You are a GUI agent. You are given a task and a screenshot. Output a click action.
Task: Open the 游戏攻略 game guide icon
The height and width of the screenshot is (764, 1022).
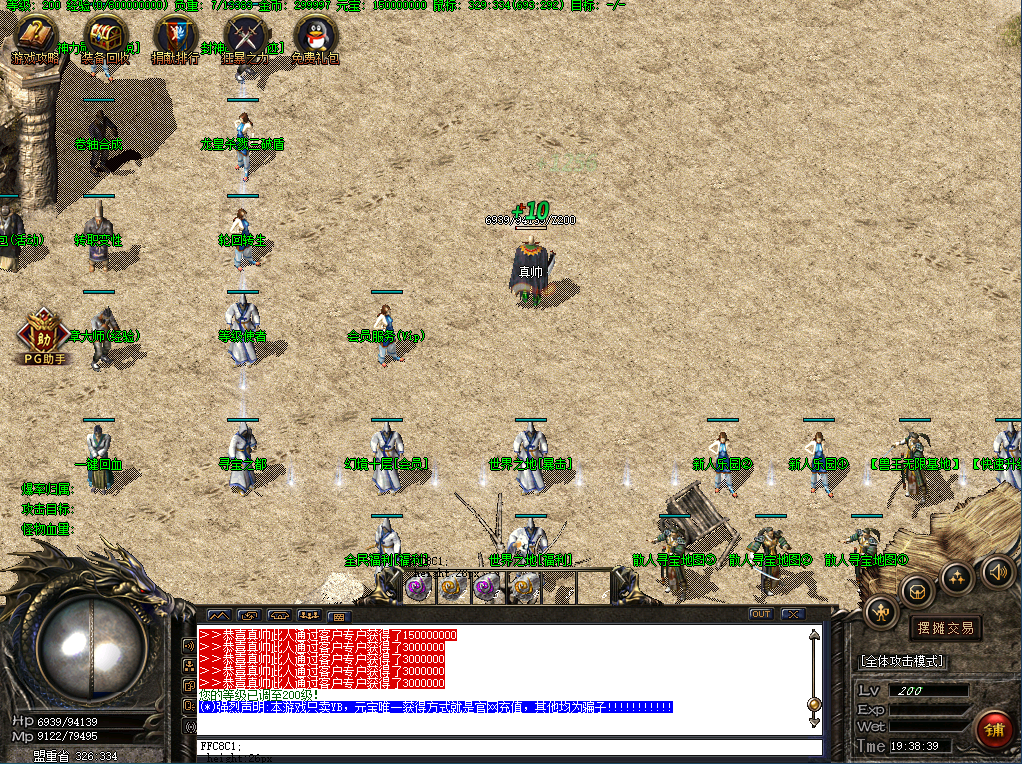pos(36,38)
